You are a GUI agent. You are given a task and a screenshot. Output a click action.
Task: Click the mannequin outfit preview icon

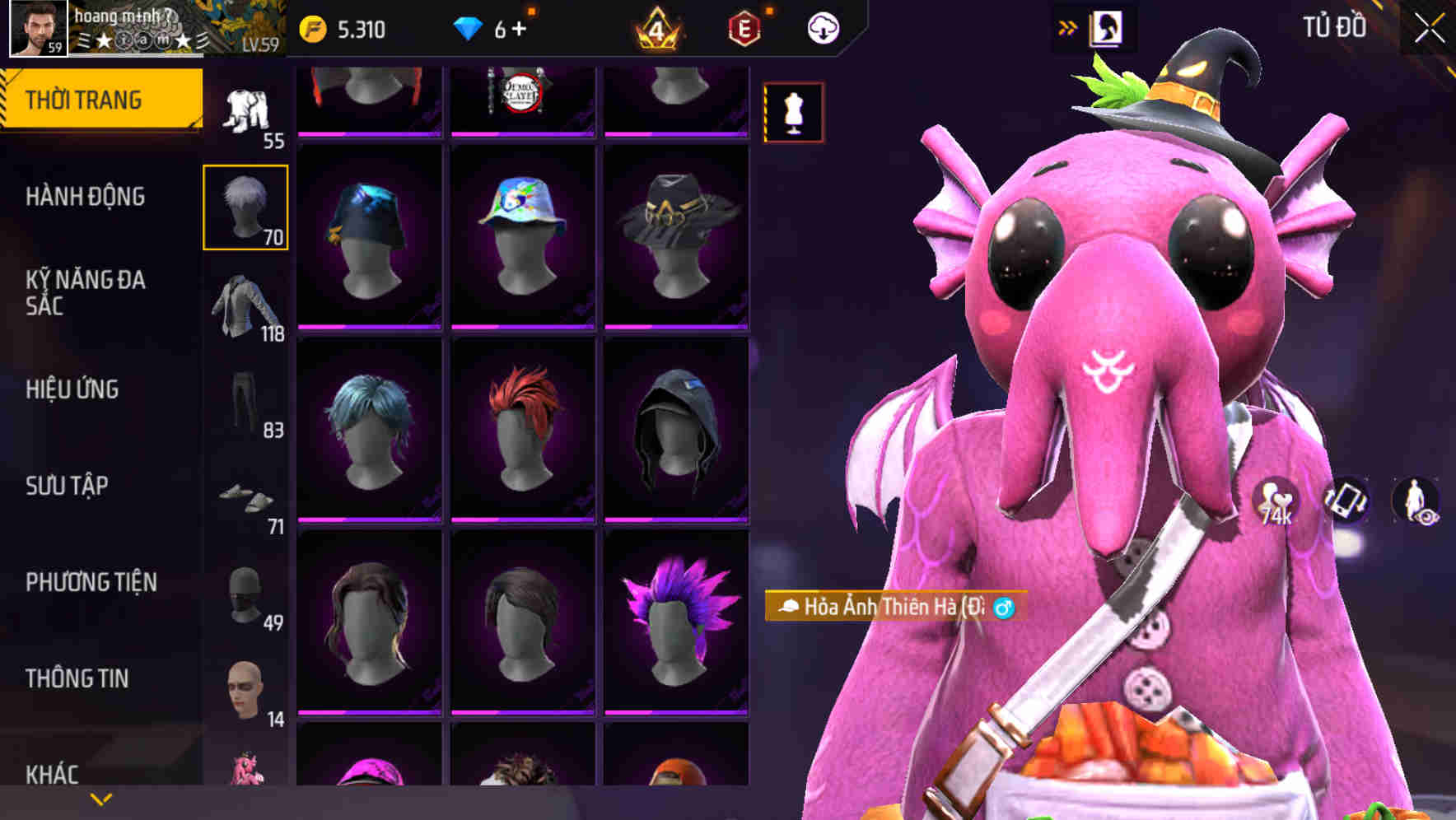(x=793, y=113)
